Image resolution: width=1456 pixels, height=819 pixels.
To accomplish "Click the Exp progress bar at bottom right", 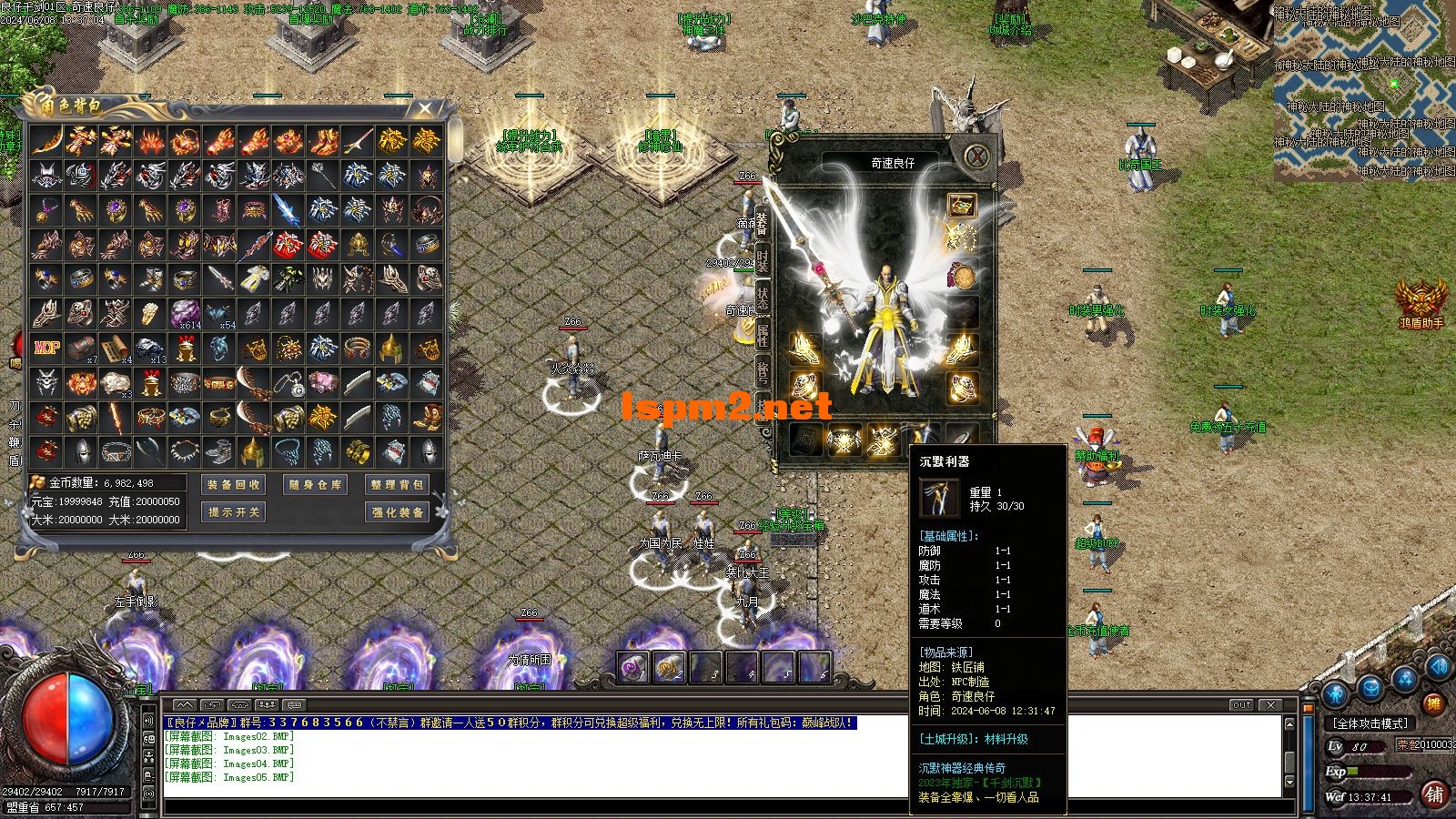I will pyautogui.click(x=1379, y=772).
